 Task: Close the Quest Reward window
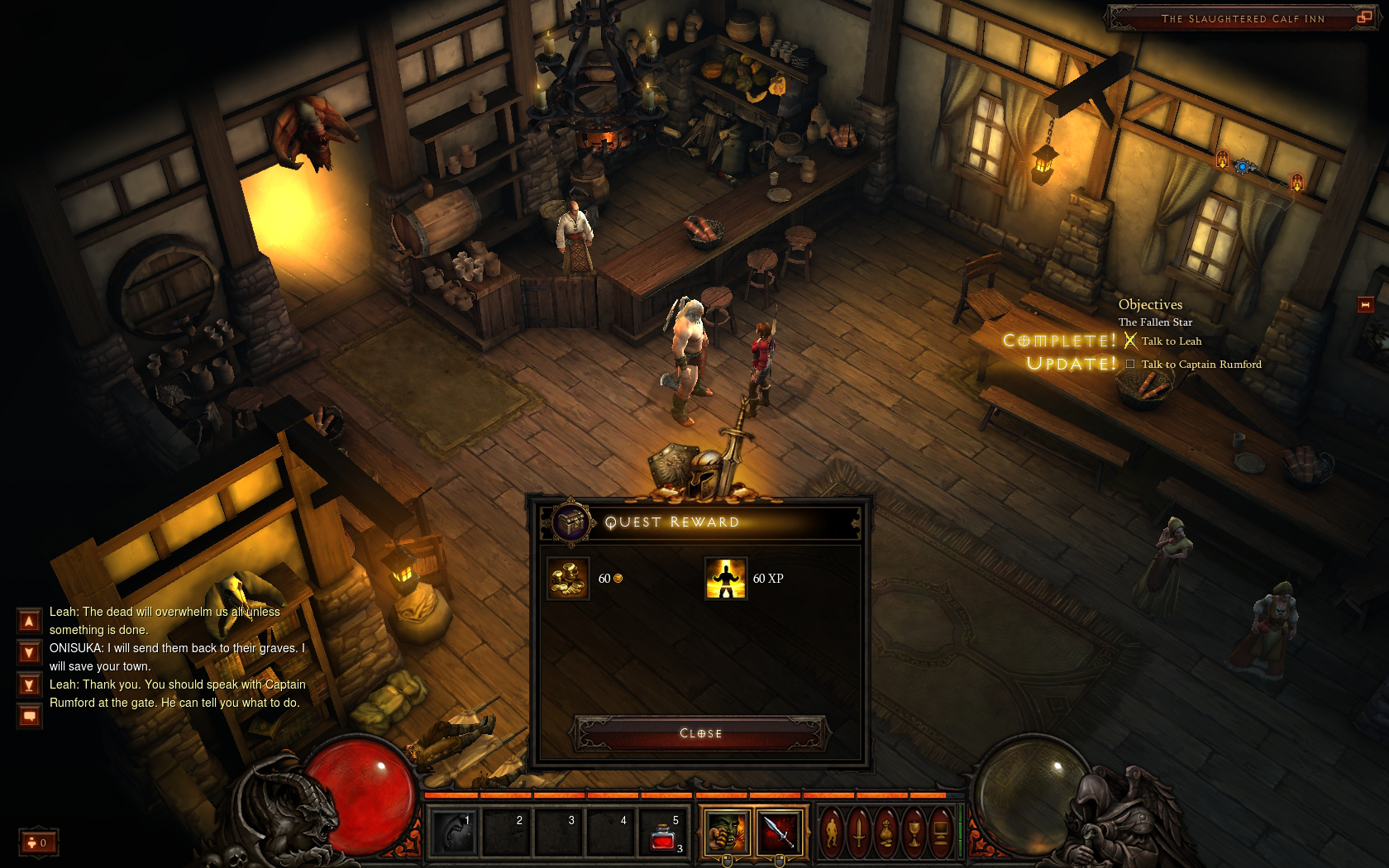(x=700, y=733)
